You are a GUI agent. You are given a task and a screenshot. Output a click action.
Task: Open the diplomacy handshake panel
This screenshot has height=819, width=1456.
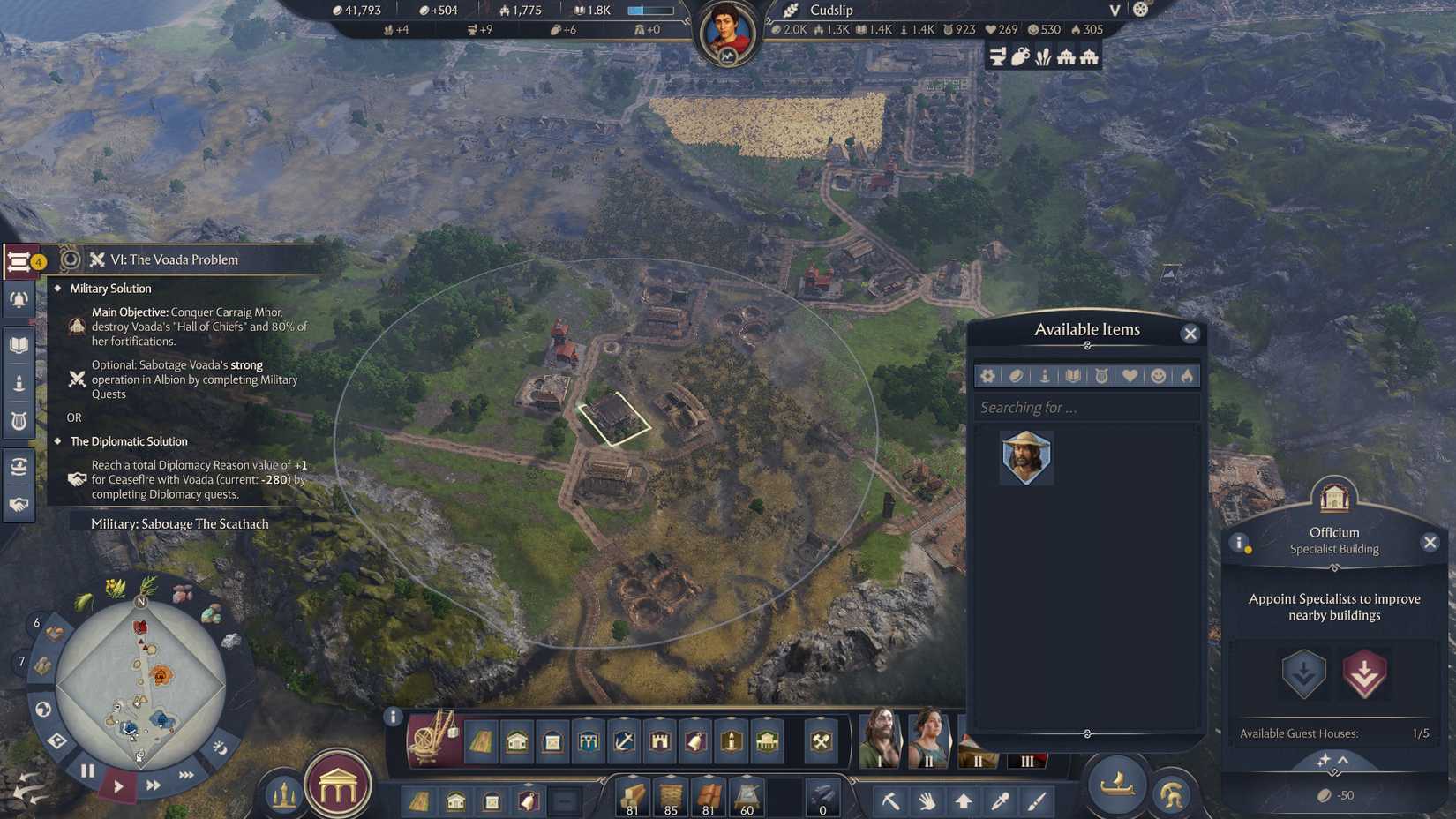(19, 502)
